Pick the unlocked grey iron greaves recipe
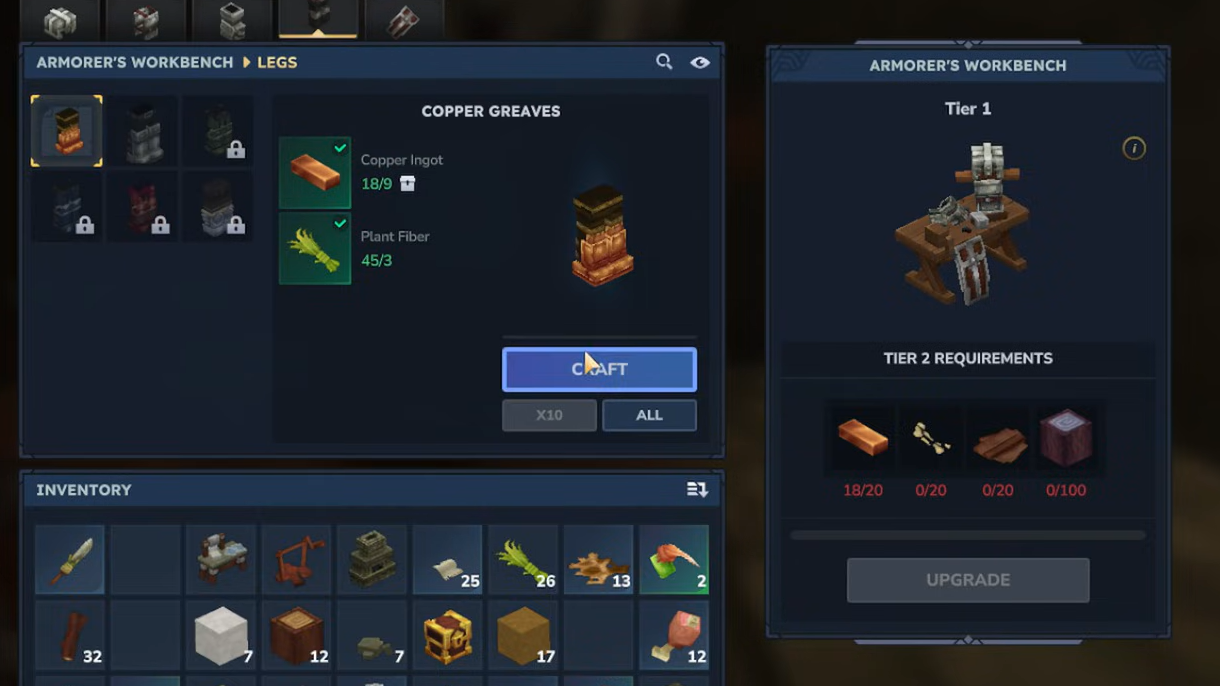 point(143,131)
